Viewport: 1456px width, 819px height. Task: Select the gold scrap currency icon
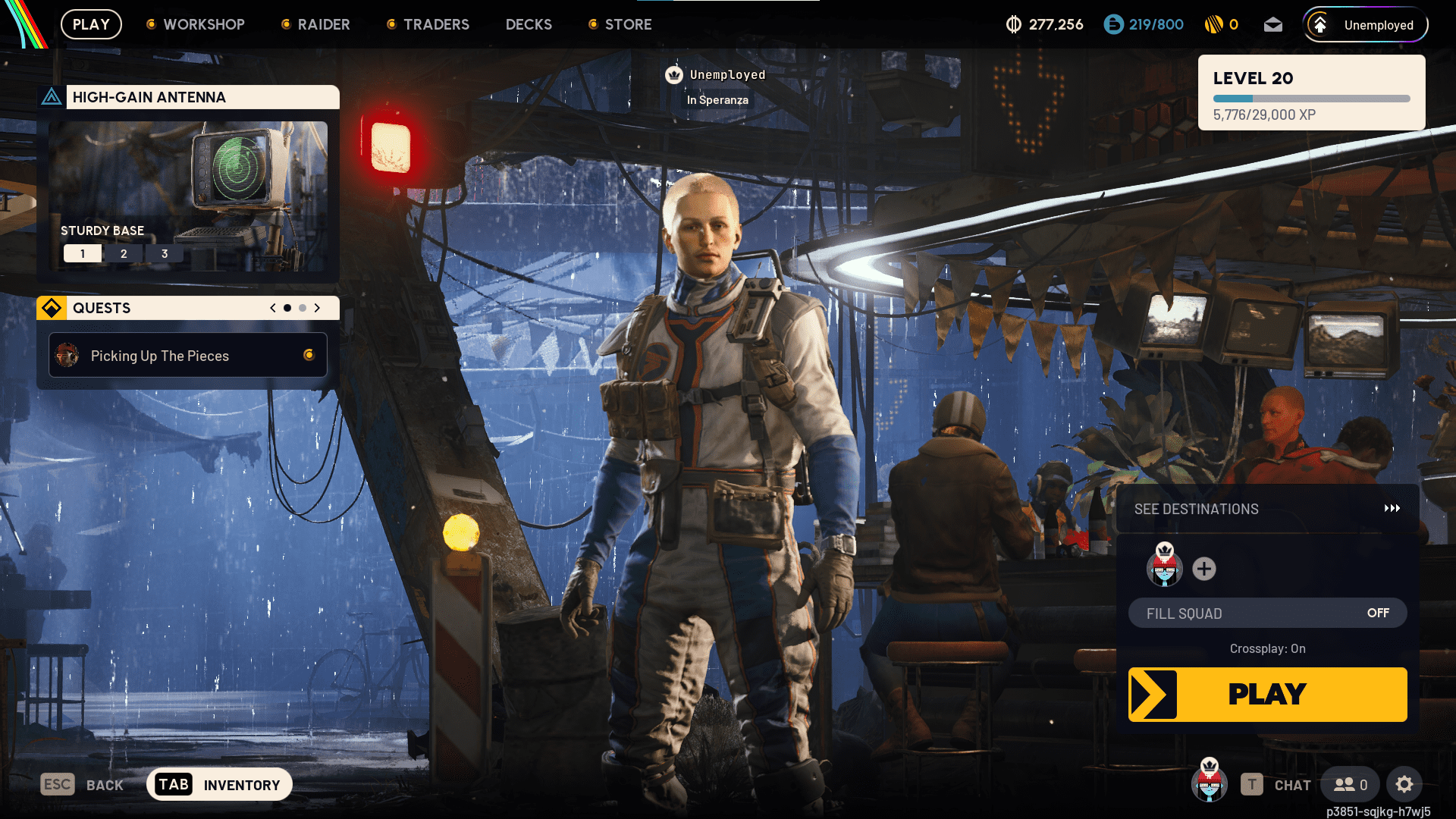pos(1214,24)
